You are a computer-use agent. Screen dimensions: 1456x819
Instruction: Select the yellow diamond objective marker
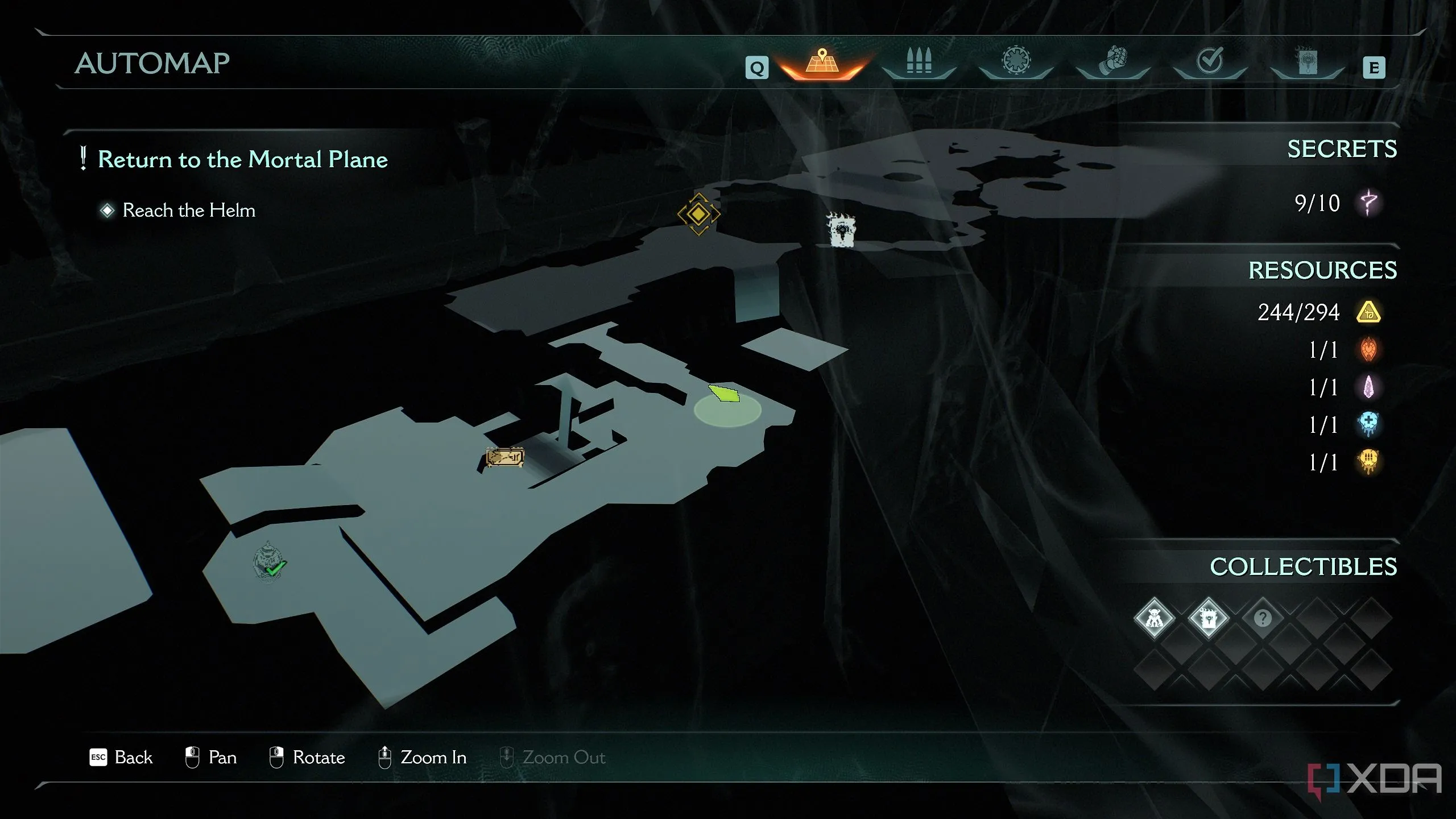(698, 214)
